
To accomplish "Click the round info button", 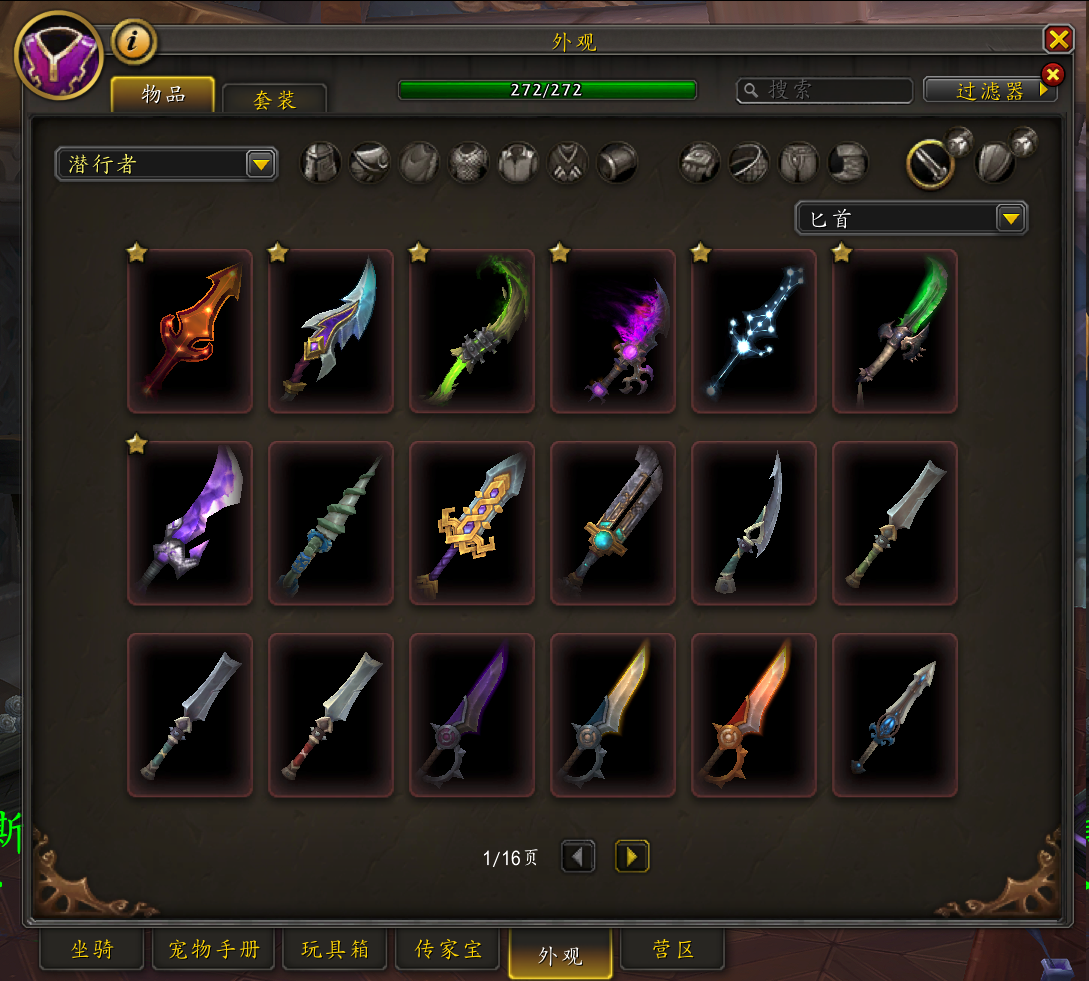I will pos(134,43).
